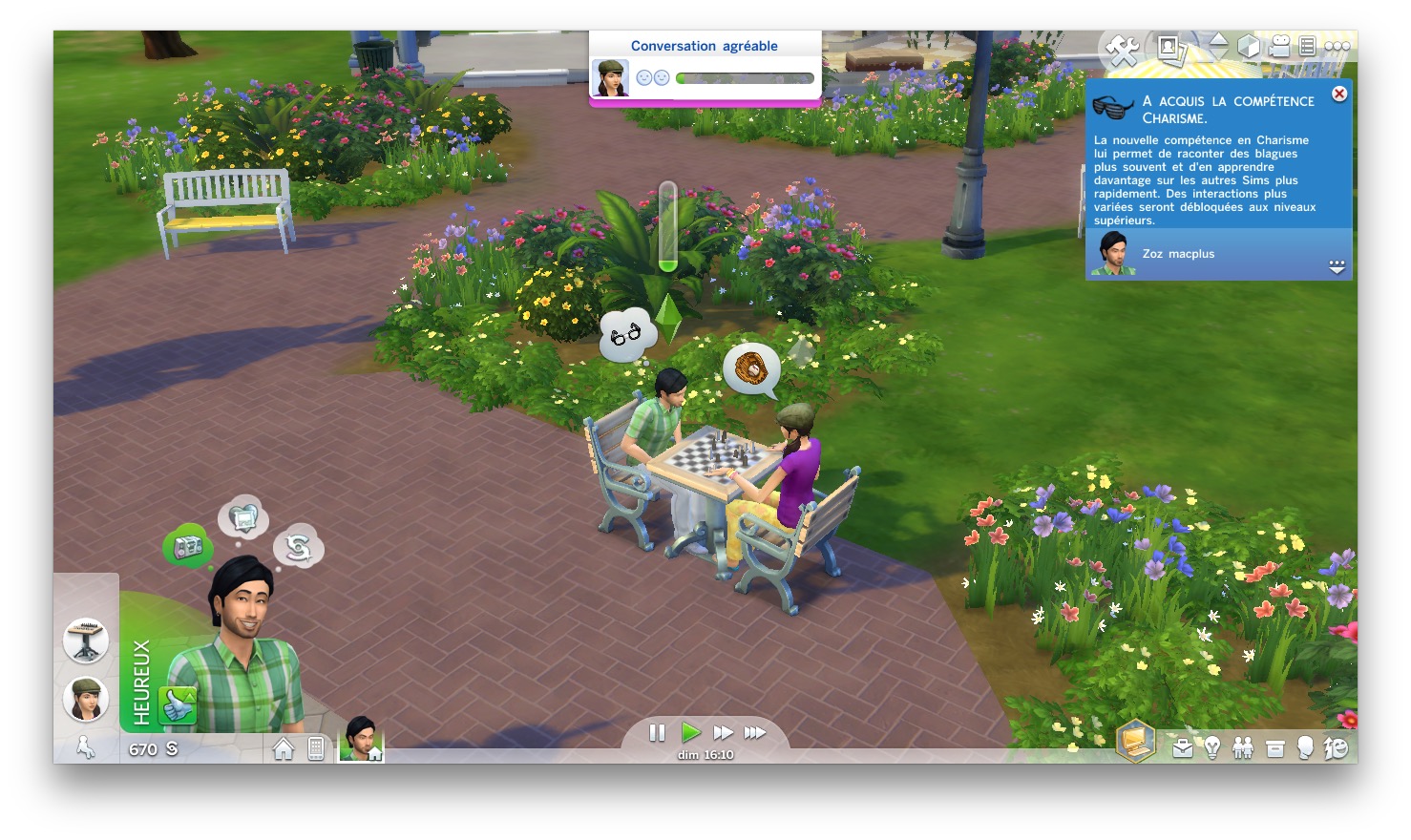Screen dimensions: 1411x840
Task: Set game speed to normal play
Action: (x=691, y=732)
